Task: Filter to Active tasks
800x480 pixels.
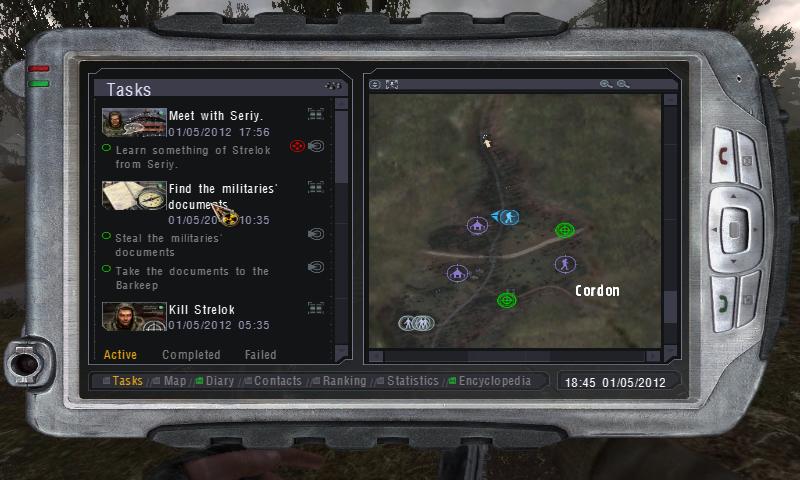Action: pos(120,355)
